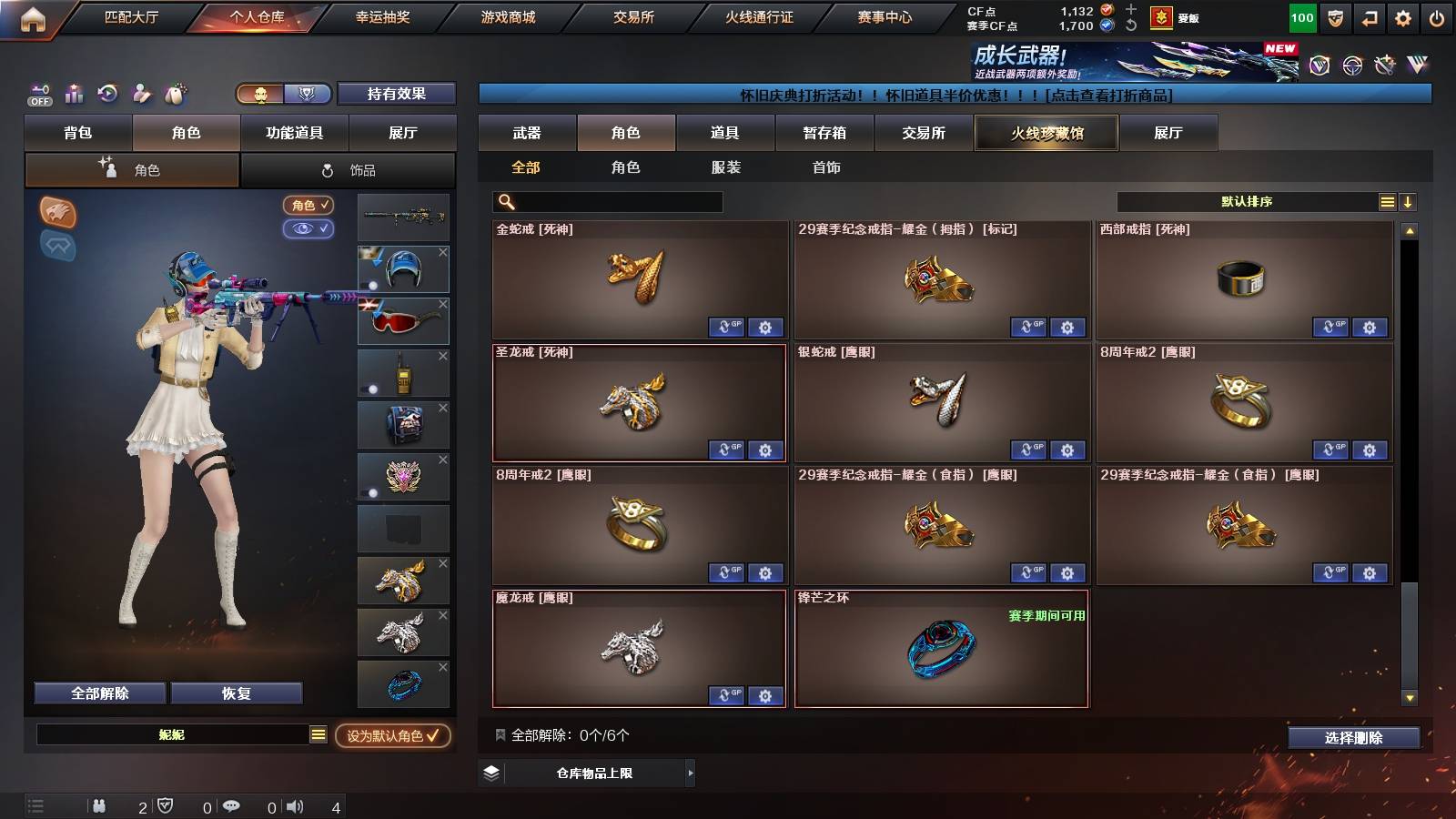Open the game settings gear icon
The height and width of the screenshot is (819, 1456).
(x=1404, y=17)
